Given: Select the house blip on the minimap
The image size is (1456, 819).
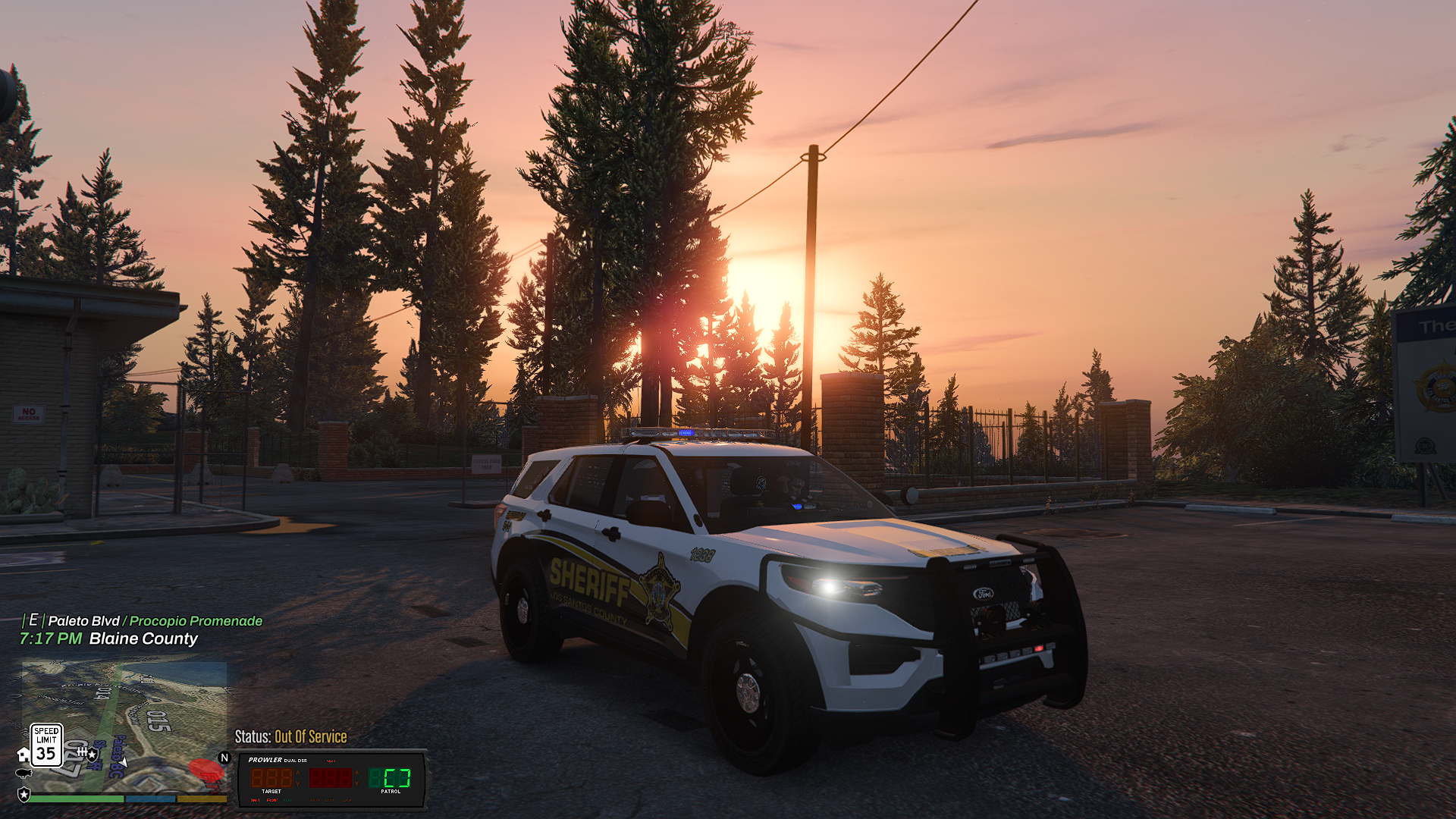Looking at the screenshot, I should pos(24,755).
